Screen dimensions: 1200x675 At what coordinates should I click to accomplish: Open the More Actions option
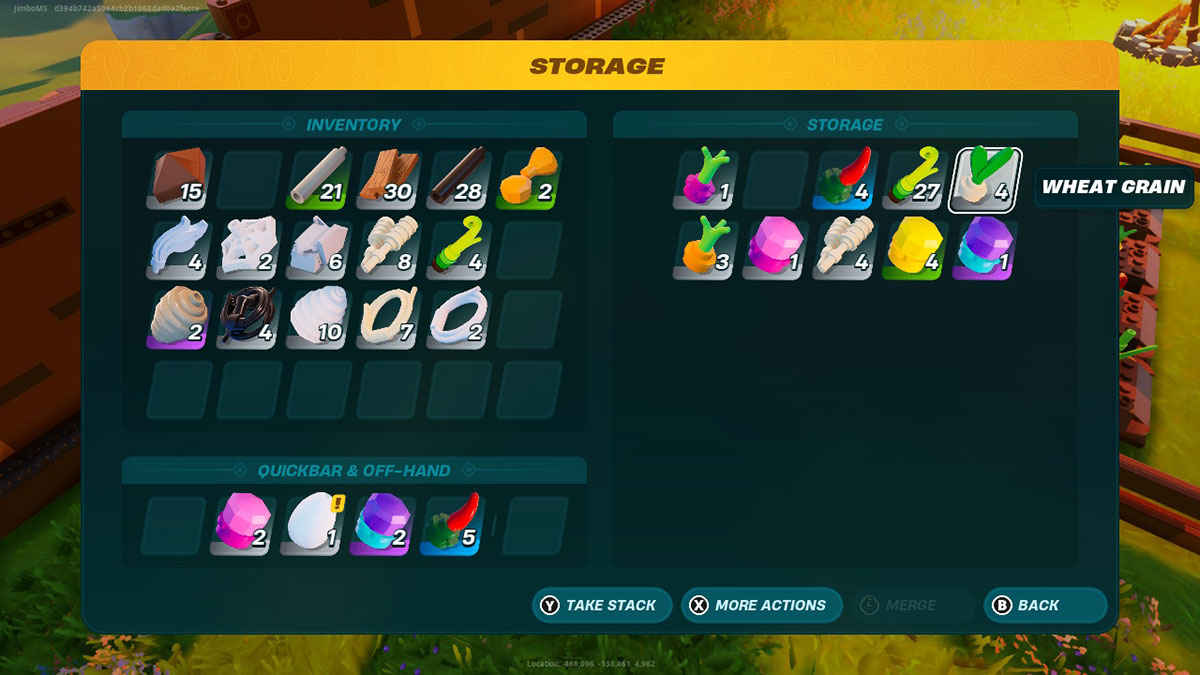point(760,605)
